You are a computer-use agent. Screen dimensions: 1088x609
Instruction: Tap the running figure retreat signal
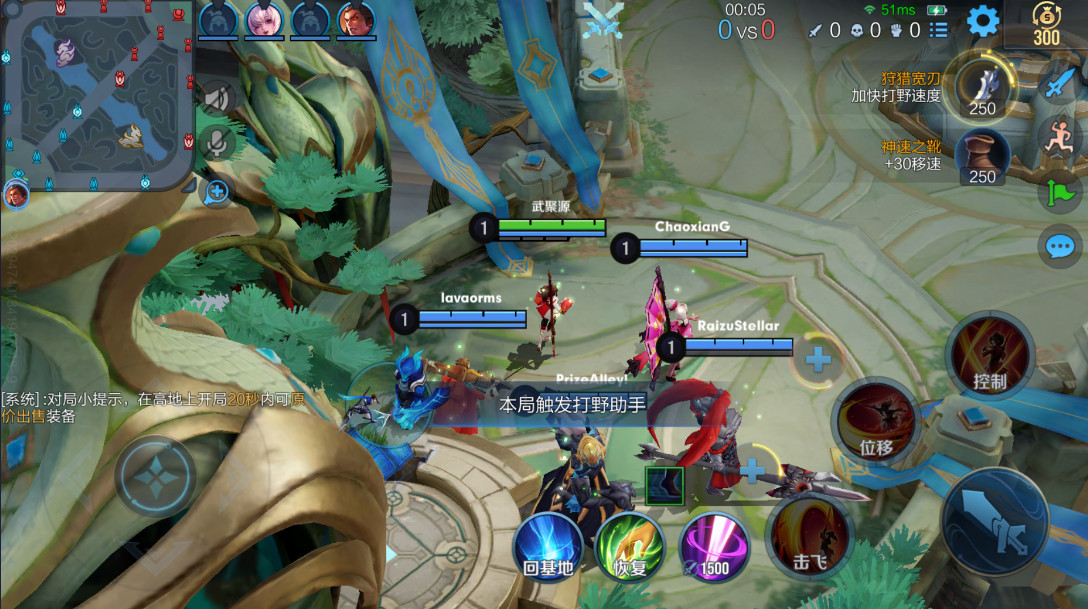[x=1059, y=136]
